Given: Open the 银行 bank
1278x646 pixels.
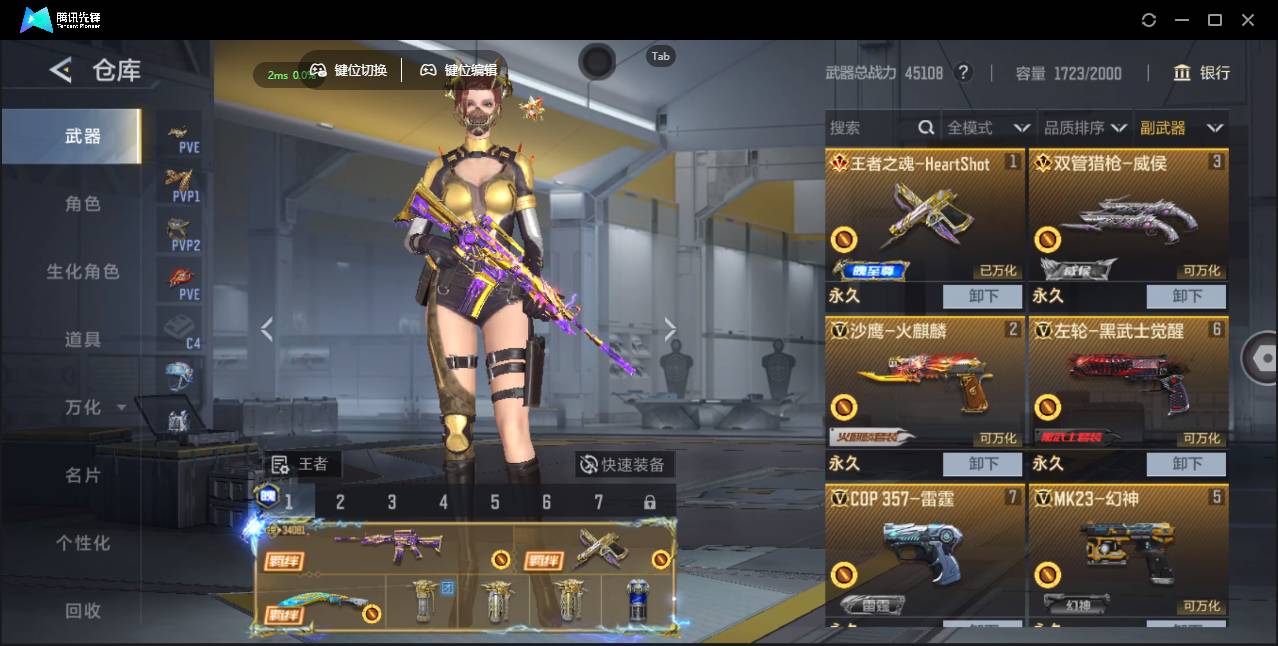Looking at the screenshot, I should [x=1202, y=73].
